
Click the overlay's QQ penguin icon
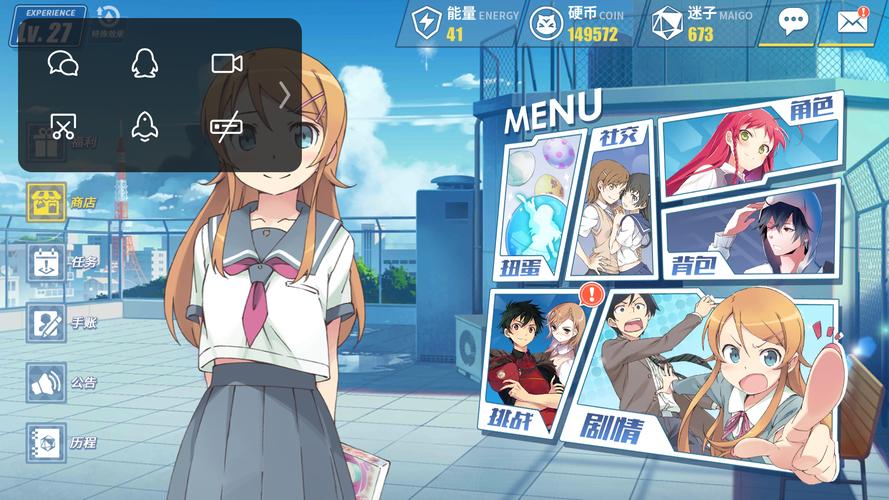[x=145, y=64]
